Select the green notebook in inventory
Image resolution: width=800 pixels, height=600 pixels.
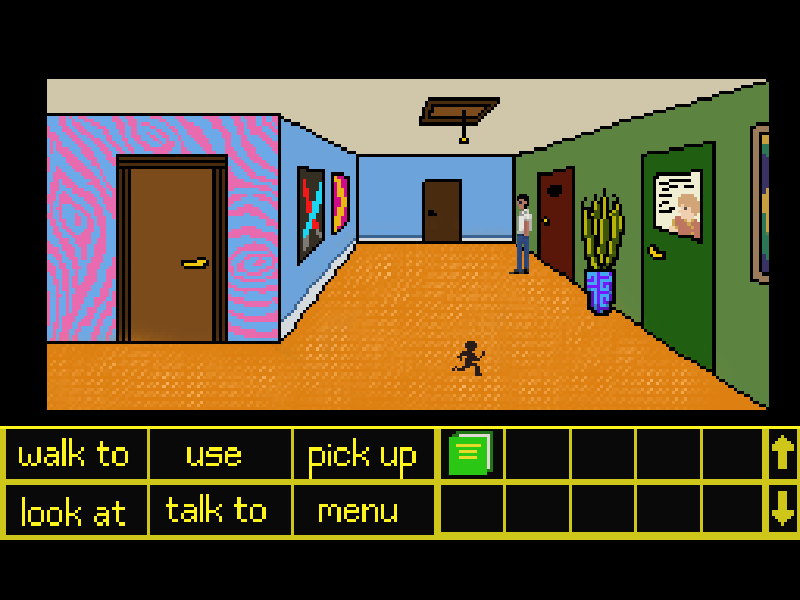[x=470, y=454]
